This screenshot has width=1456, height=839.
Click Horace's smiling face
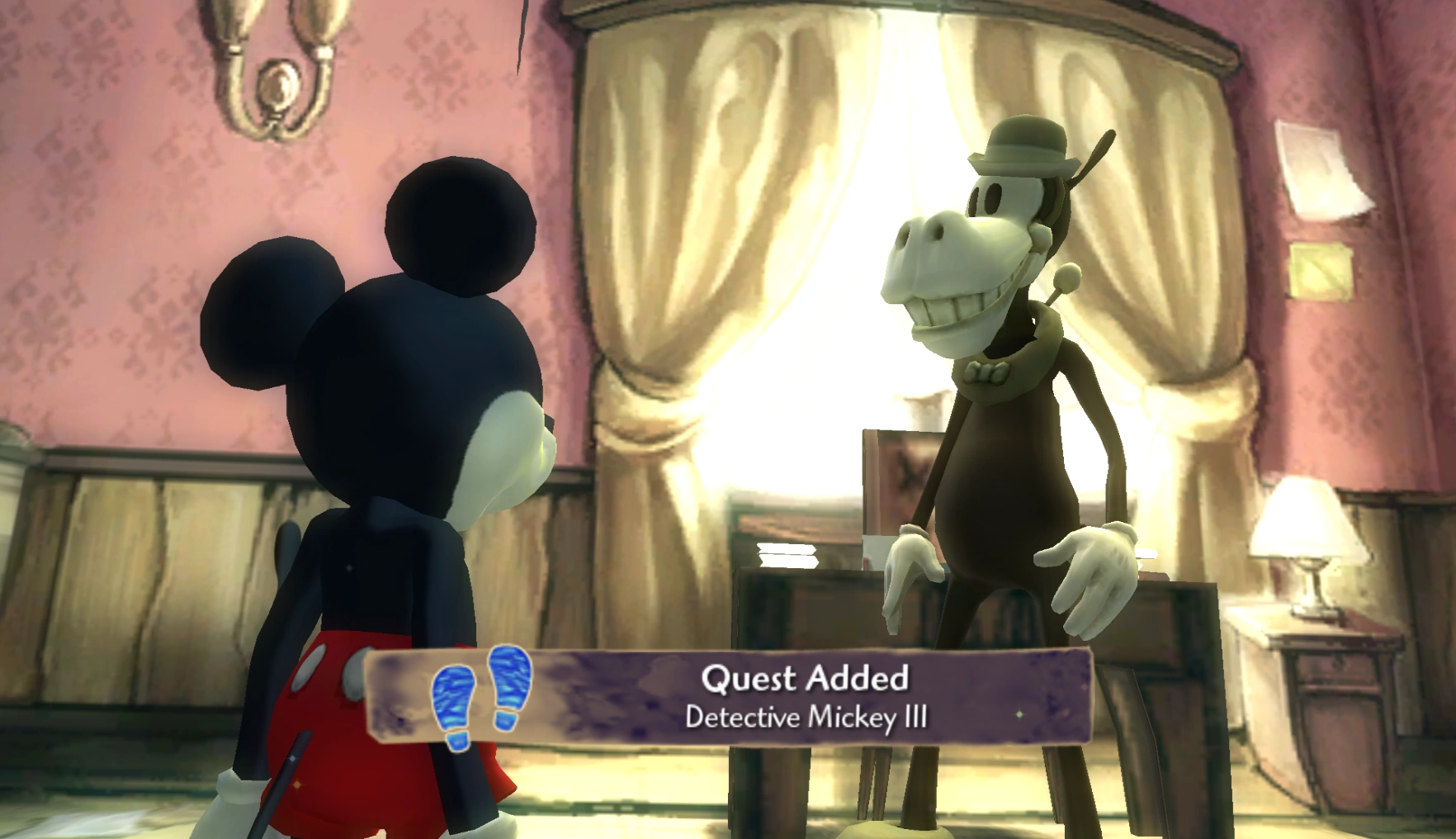click(x=957, y=273)
